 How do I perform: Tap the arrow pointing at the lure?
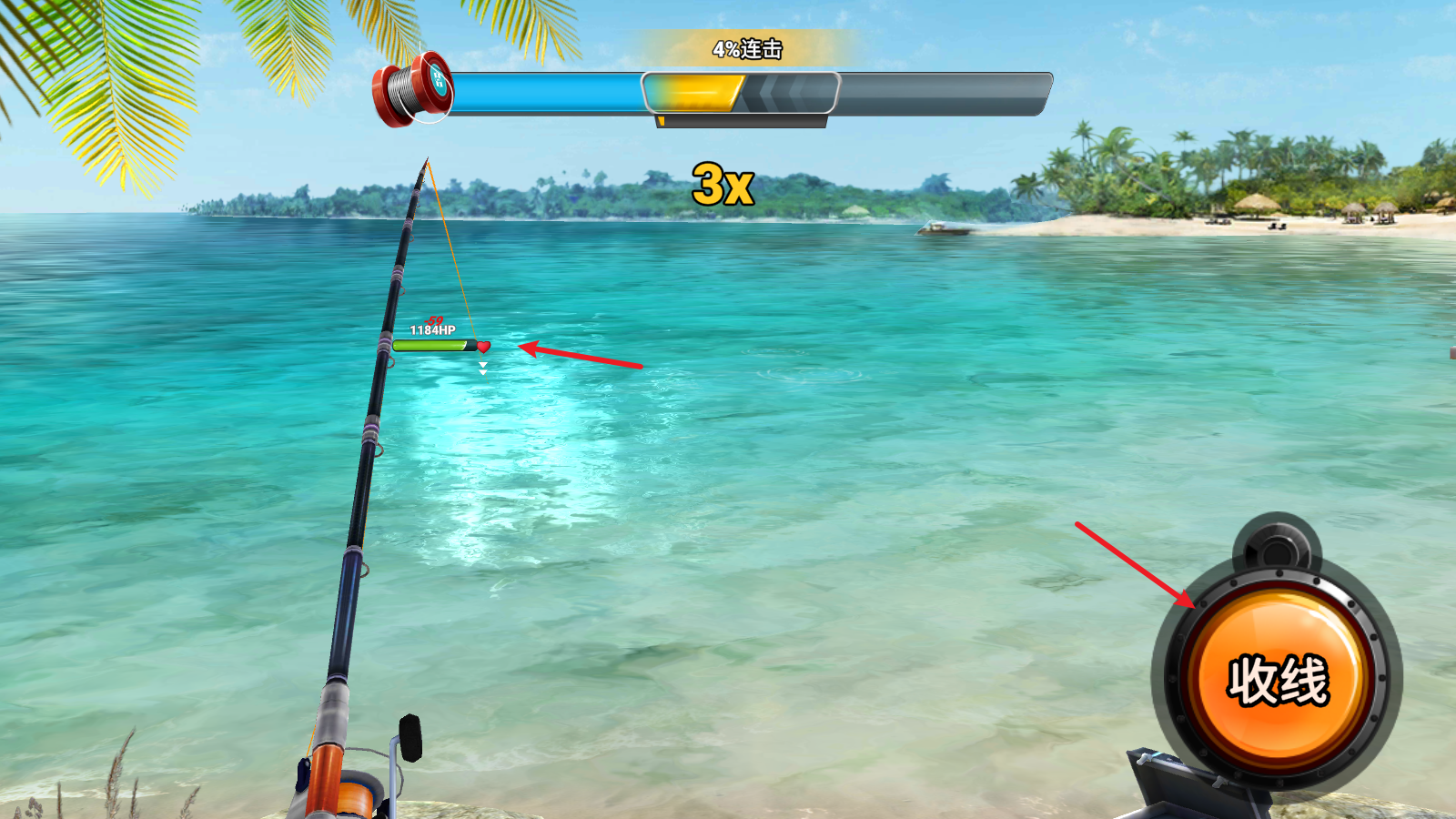(582, 357)
